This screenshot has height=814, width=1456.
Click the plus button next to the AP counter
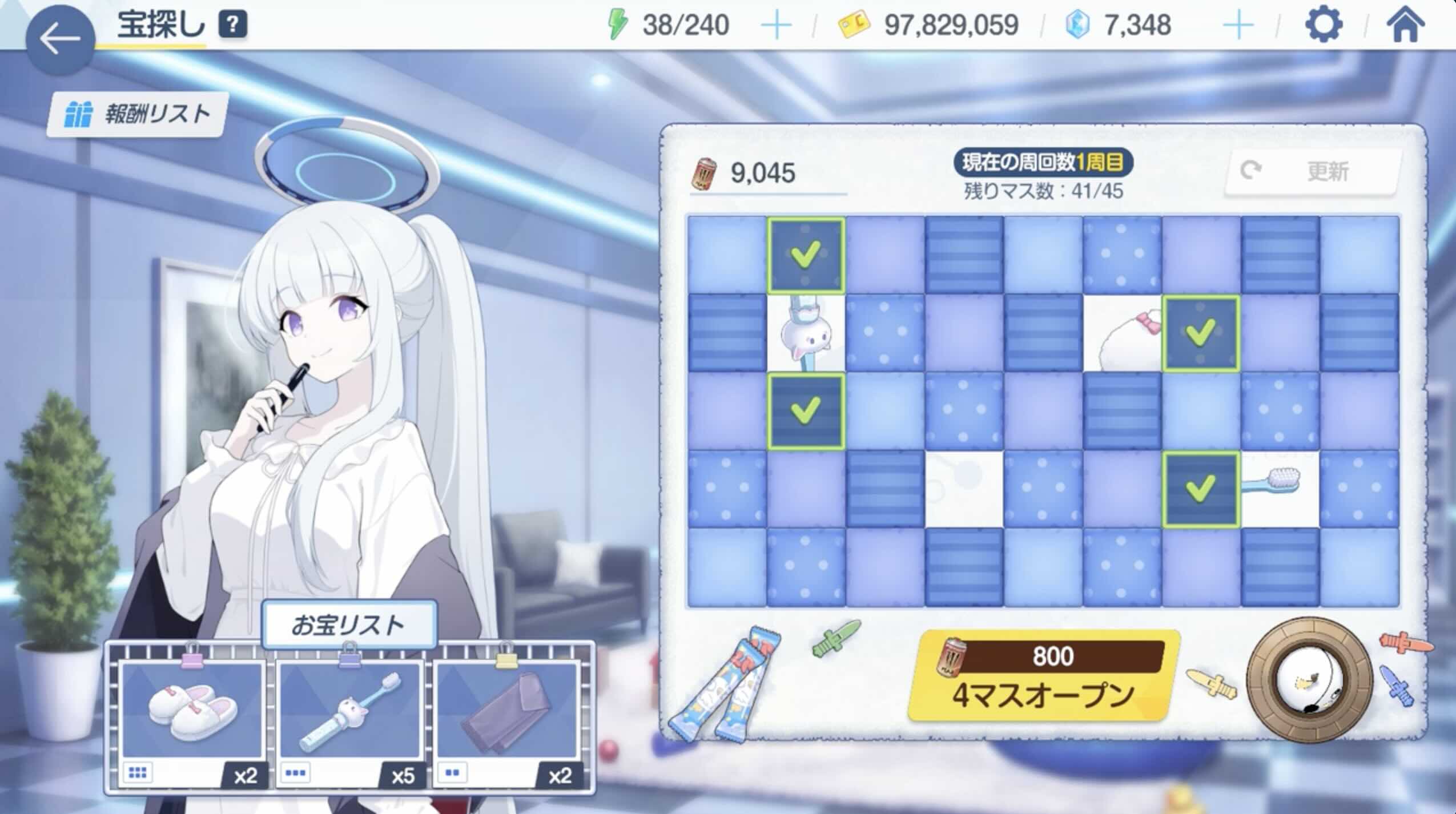[x=777, y=25]
